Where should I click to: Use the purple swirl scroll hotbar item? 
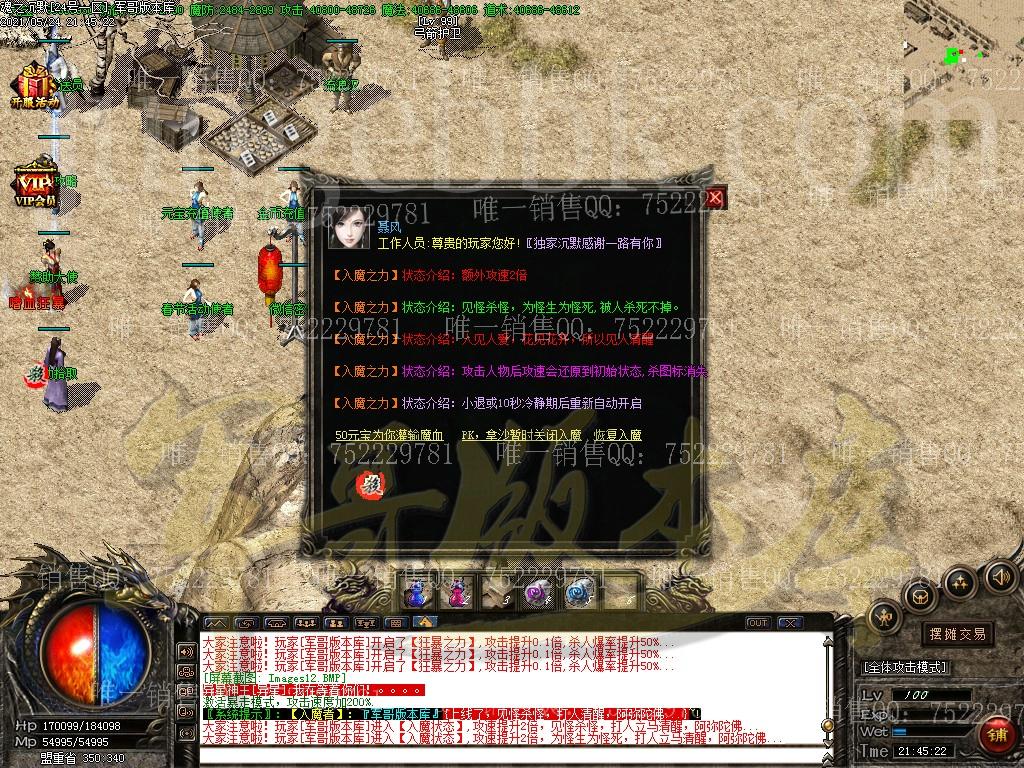pos(539,593)
